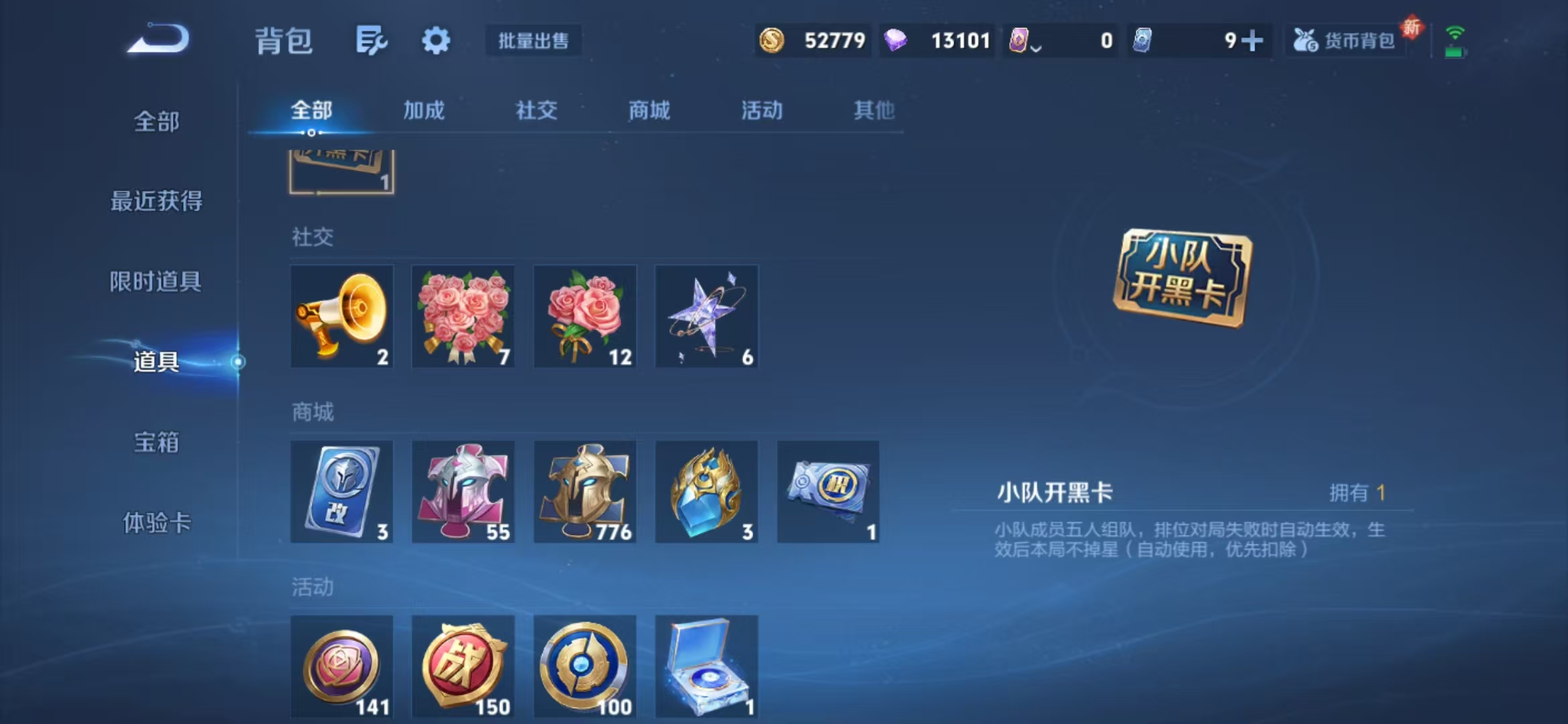Screen dimensions: 1568x724
Task: Open the ice music box activity item
Action: click(706, 667)
